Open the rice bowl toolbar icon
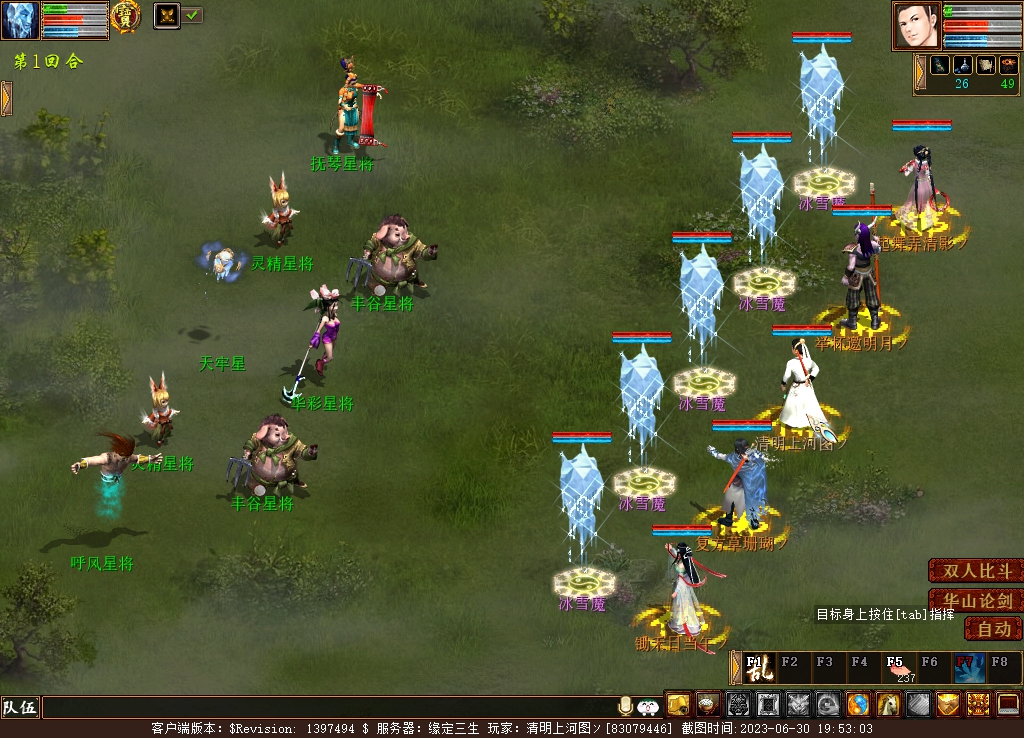1024x738 pixels. pyautogui.click(x=708, y=705)
